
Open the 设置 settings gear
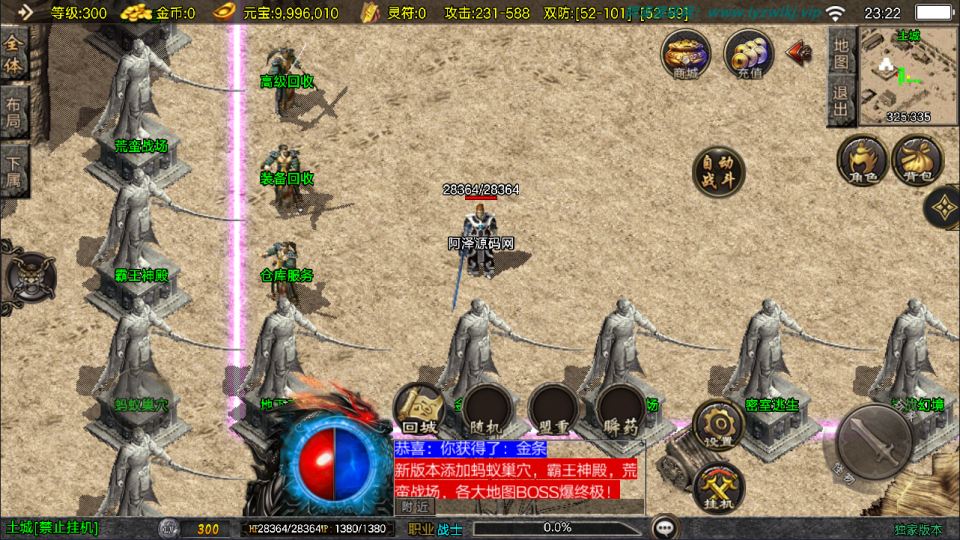tap(718, 424)
